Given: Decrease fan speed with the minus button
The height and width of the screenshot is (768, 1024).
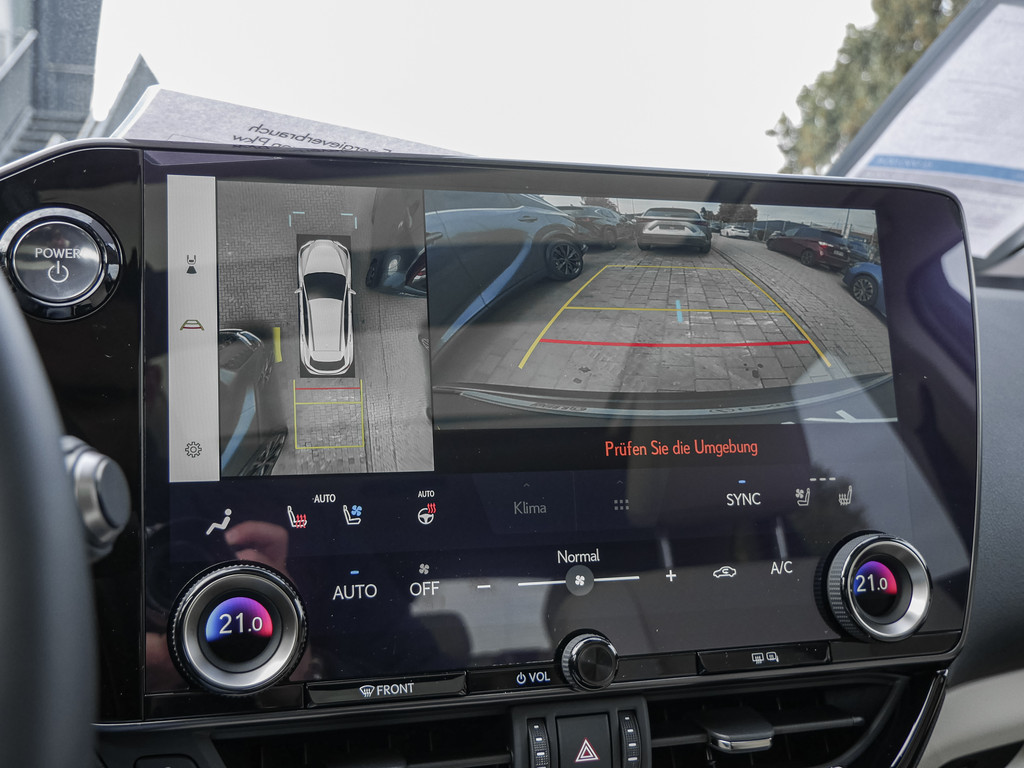Looking at the screenshot, I should [x=484, y=585].
